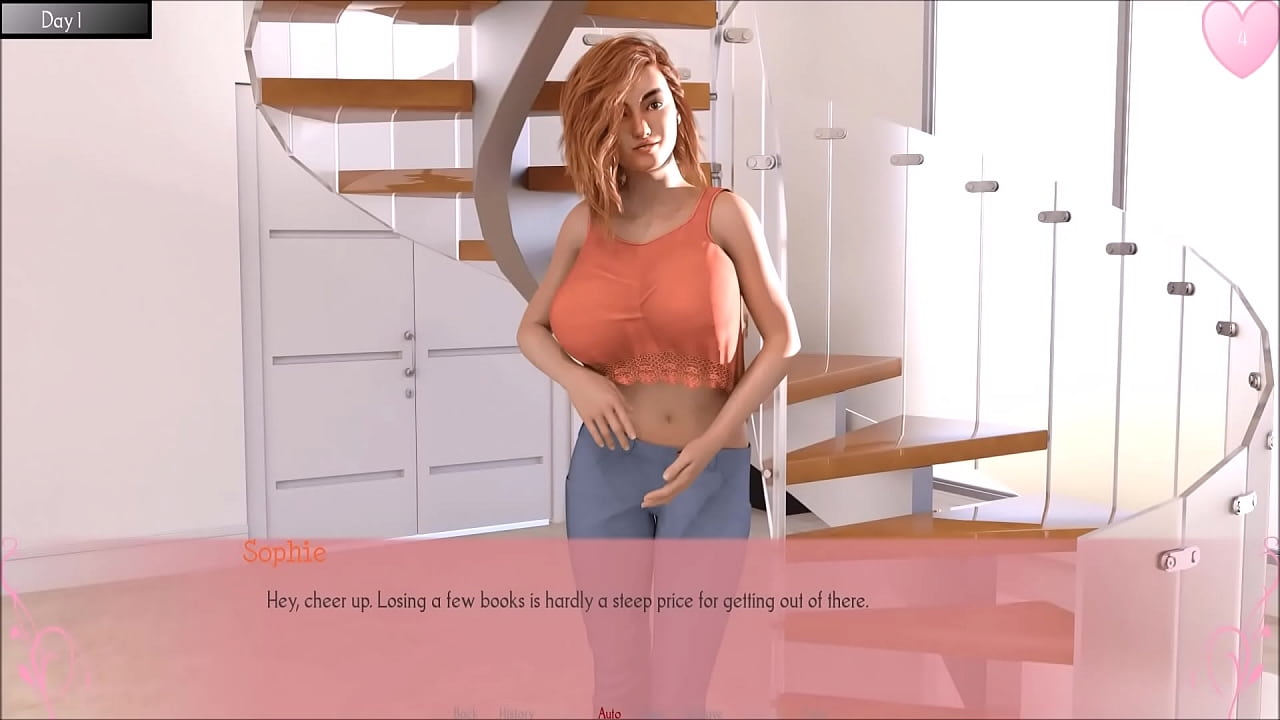Click Sophie's name label
This screenshot has width=1280, height=720.
click(286, 551)
